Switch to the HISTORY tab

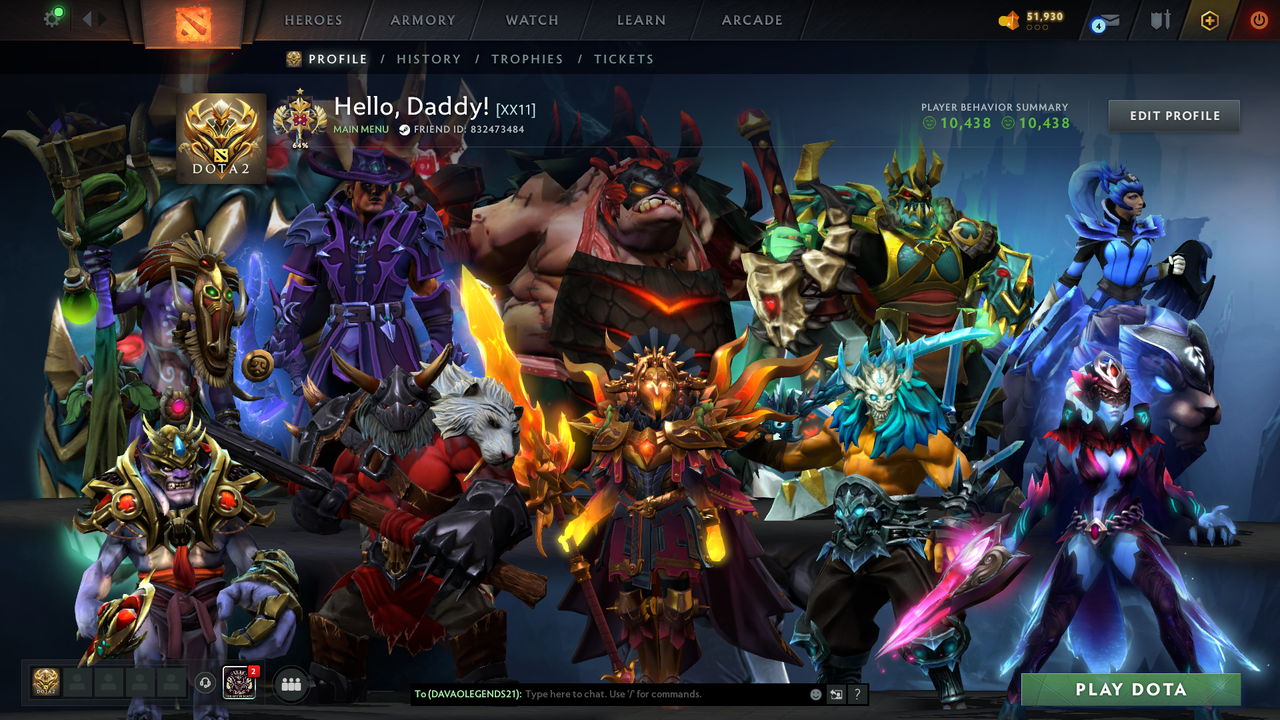click(429, 59)
